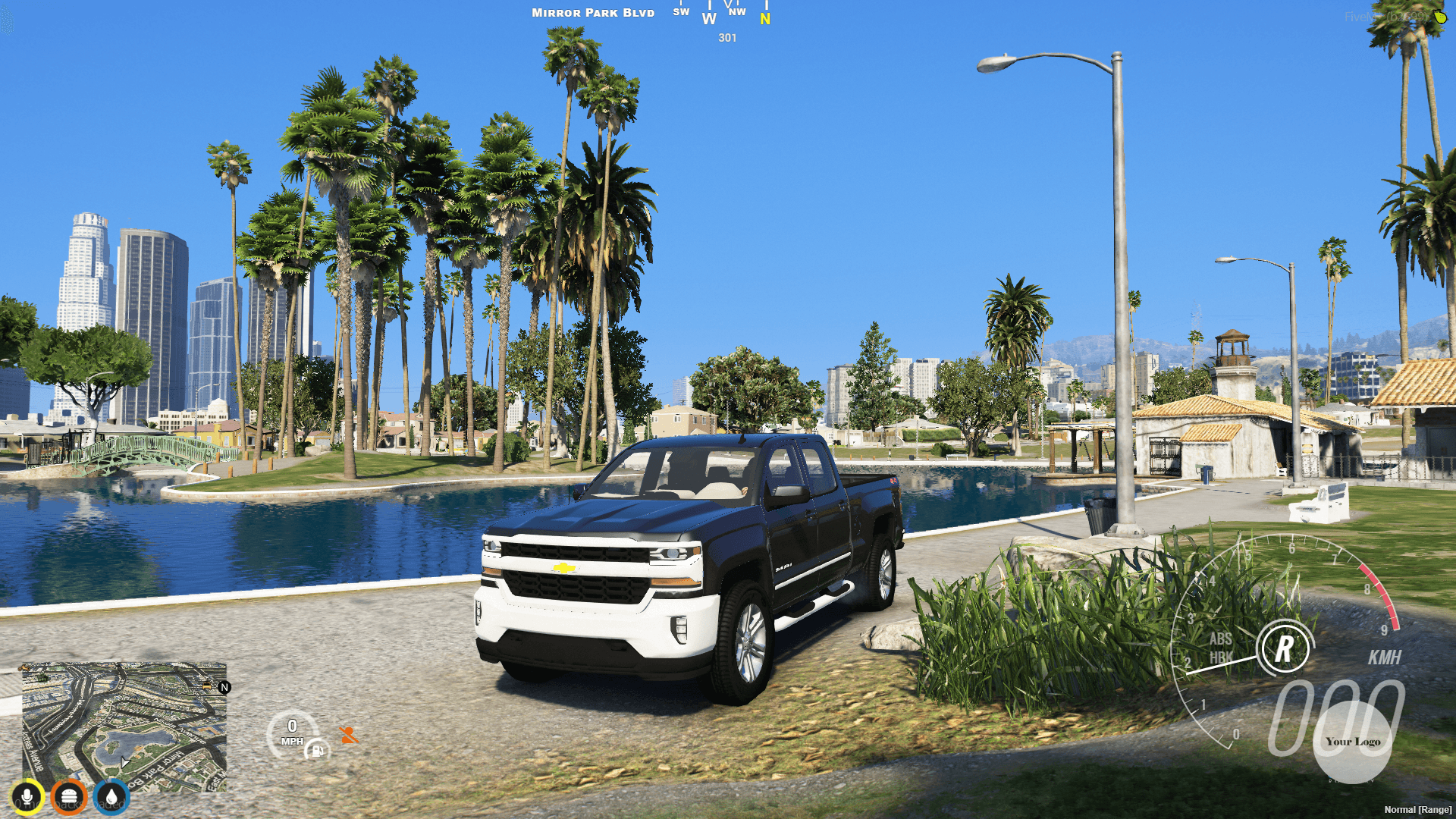Click the compass heading 301 readout
1456x819 pixels.
coord(726,38)
